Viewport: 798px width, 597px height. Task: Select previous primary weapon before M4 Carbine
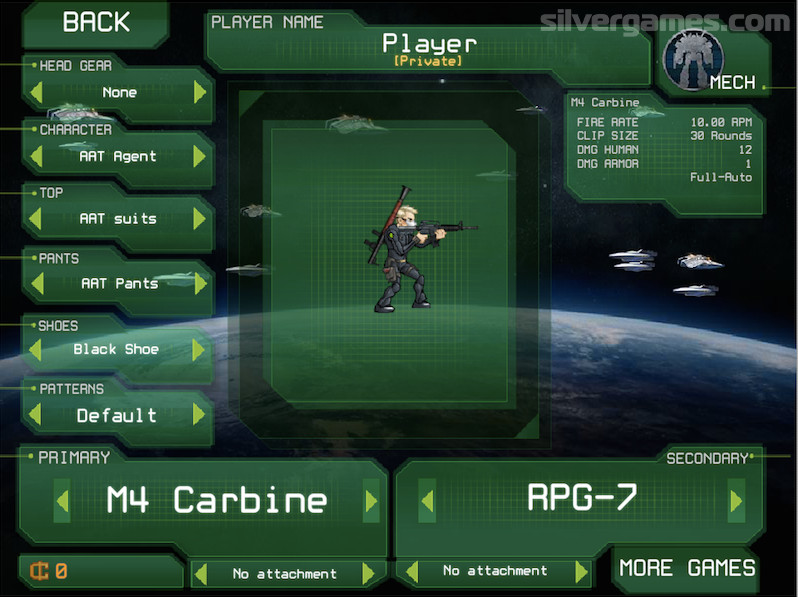tap(62, 501)
